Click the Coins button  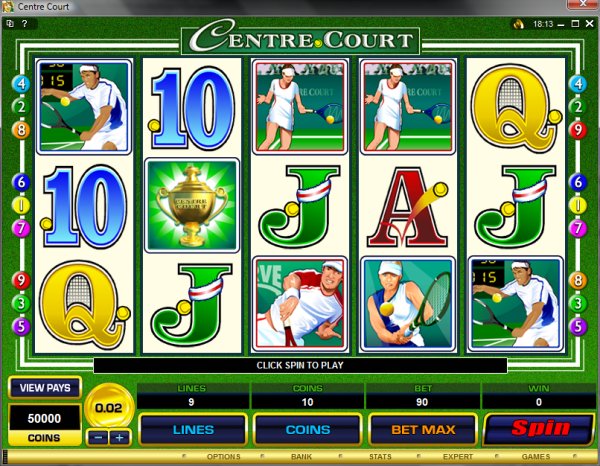click(308, 430)
